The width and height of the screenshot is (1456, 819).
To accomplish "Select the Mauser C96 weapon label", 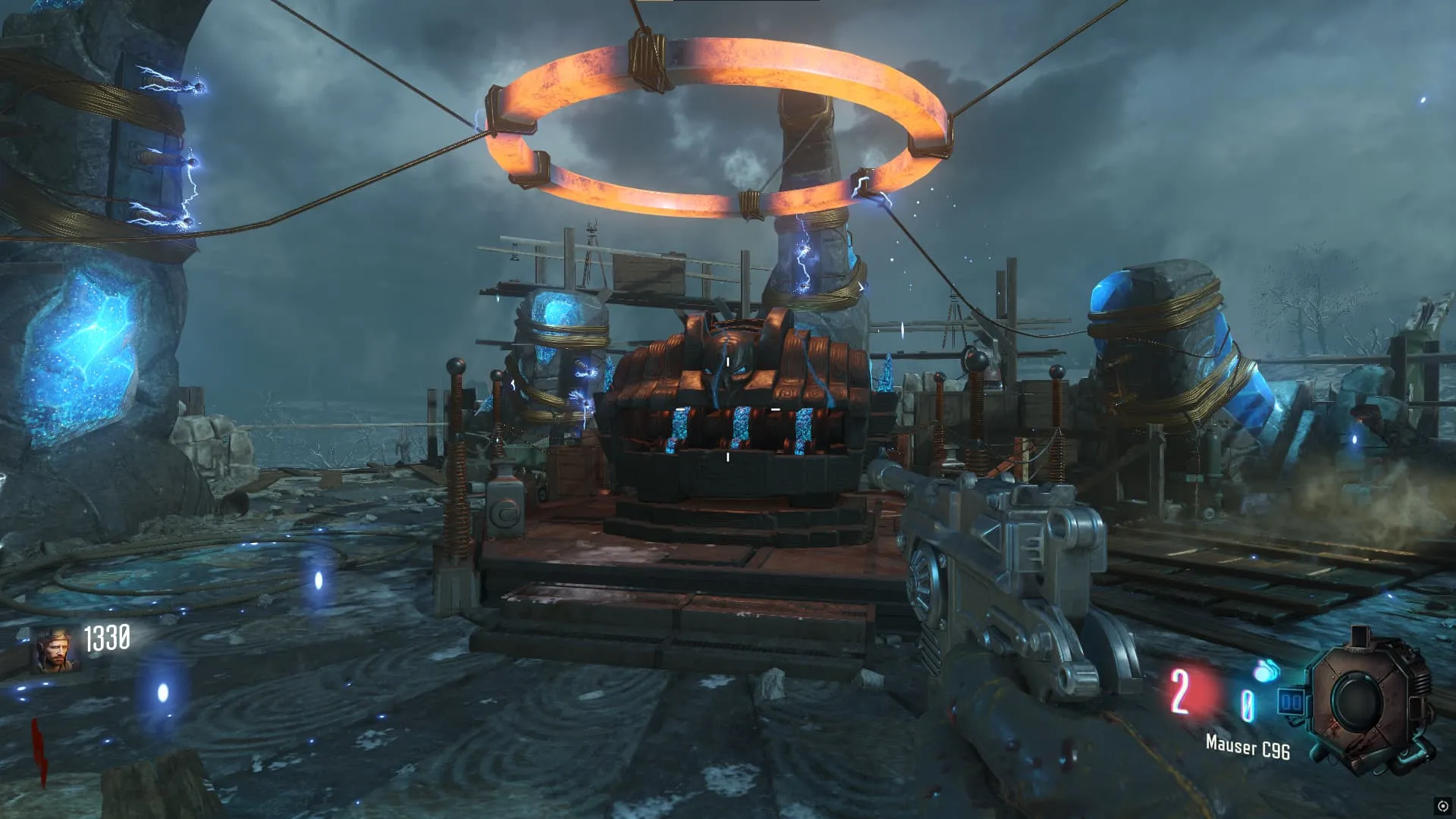I will point(1247,747).
